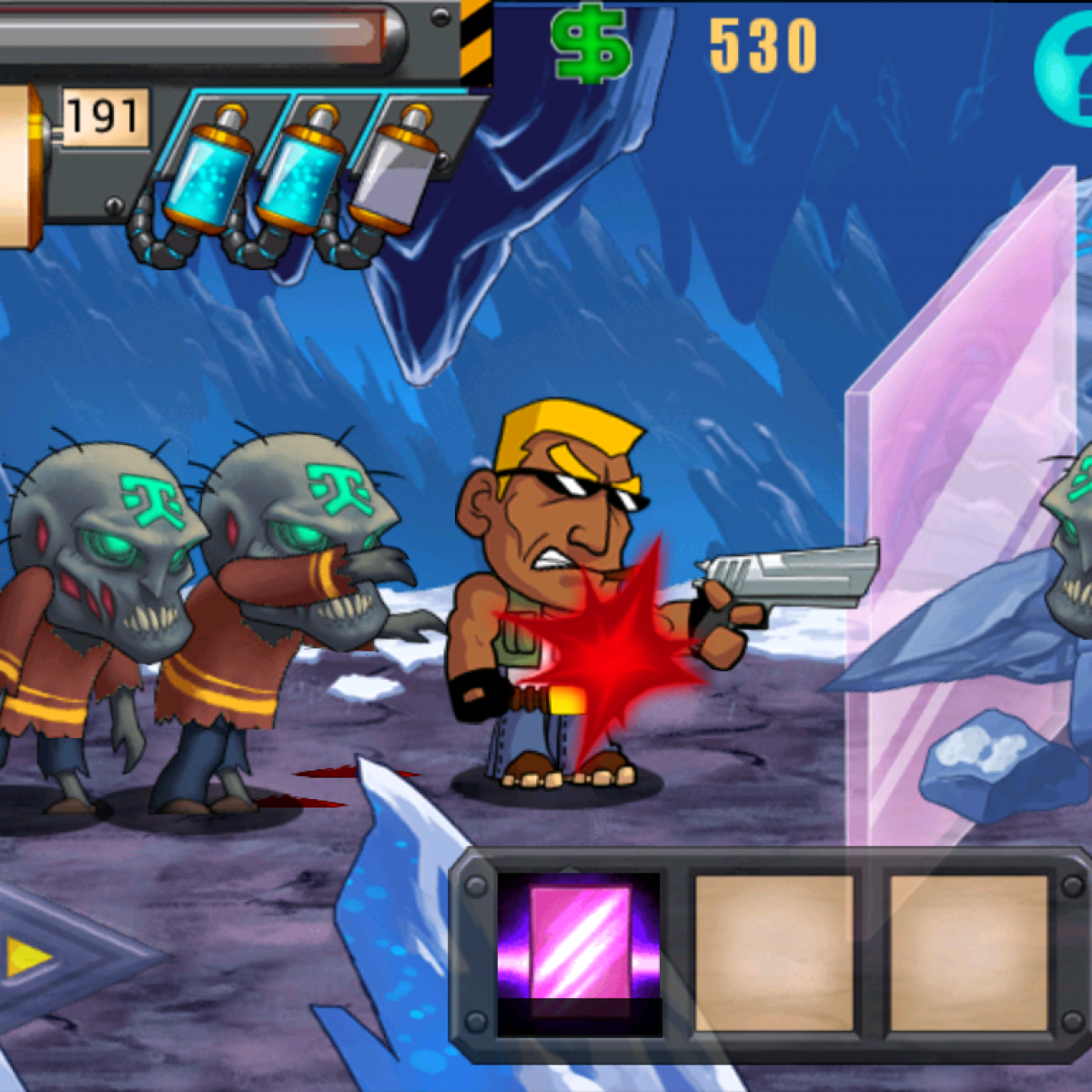The width and height of the screenshot is (1092, 1092).
Task: Select the pink crystal barrier item slot
Action: point(580,952)
